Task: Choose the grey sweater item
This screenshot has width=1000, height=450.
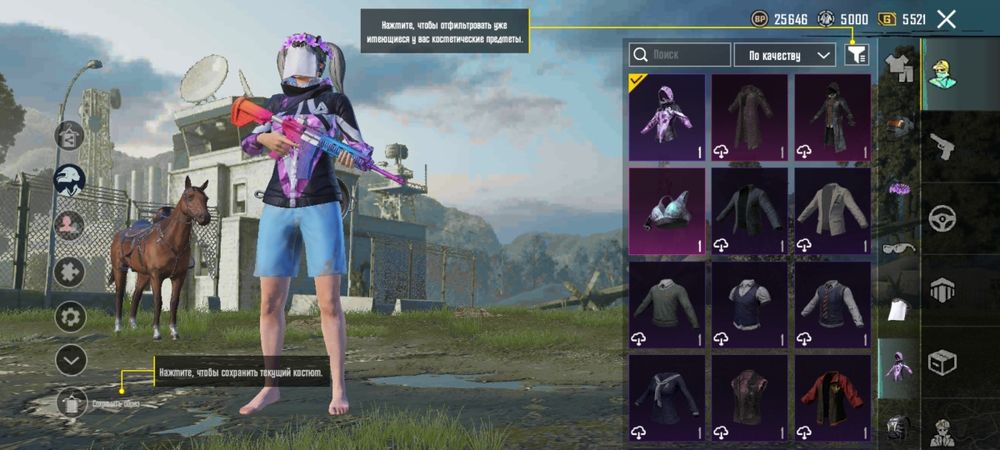Action: 666,305
